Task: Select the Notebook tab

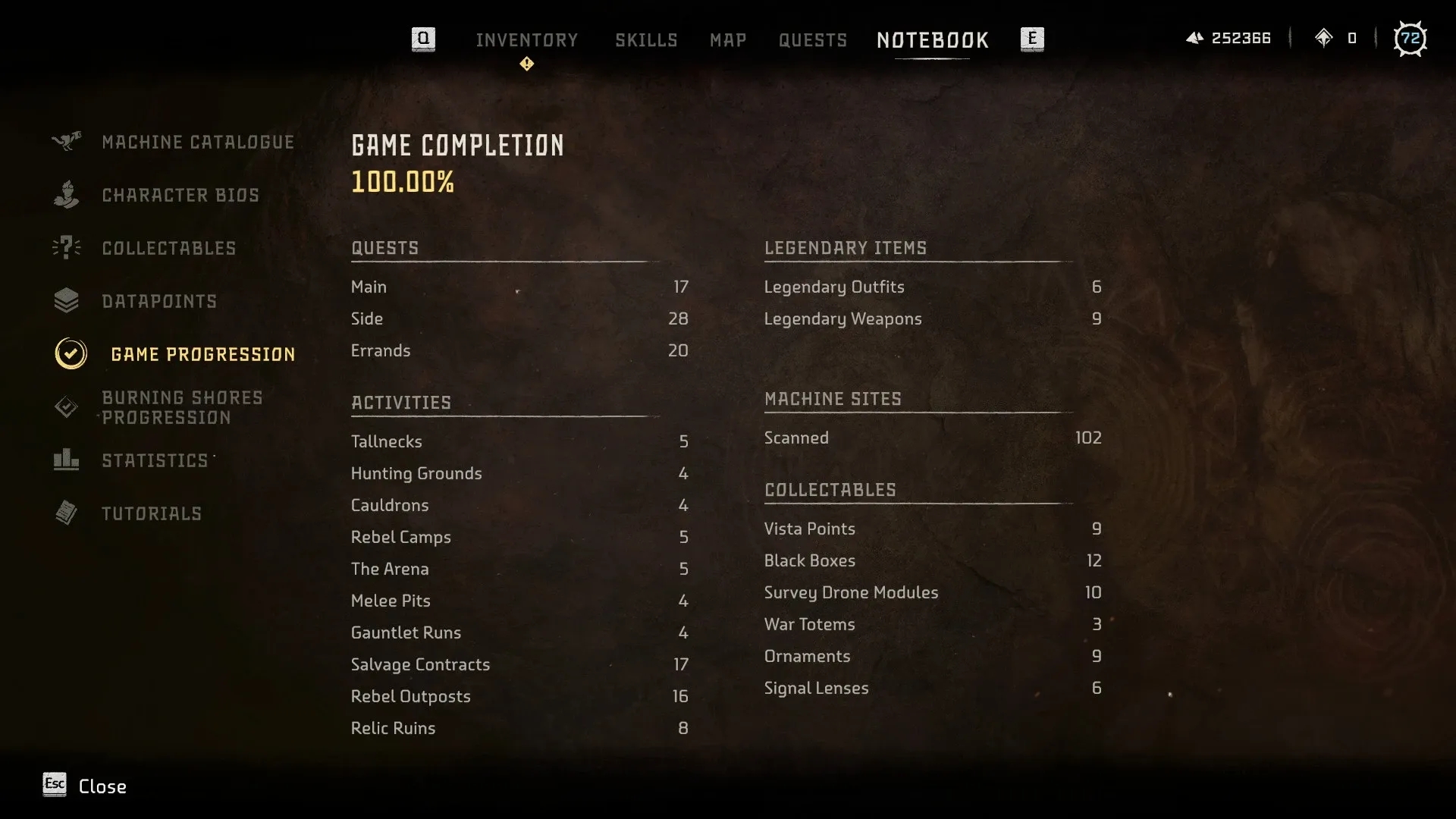Action: [932, 40]
